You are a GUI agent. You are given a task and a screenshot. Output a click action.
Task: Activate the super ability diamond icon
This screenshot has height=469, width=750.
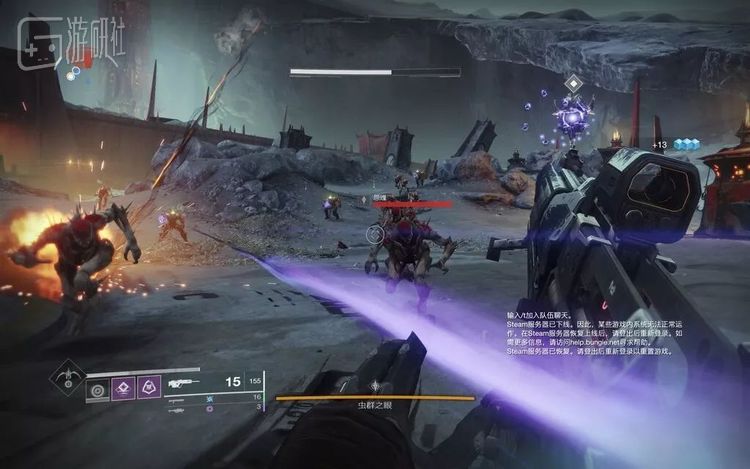tap(68, 378)
